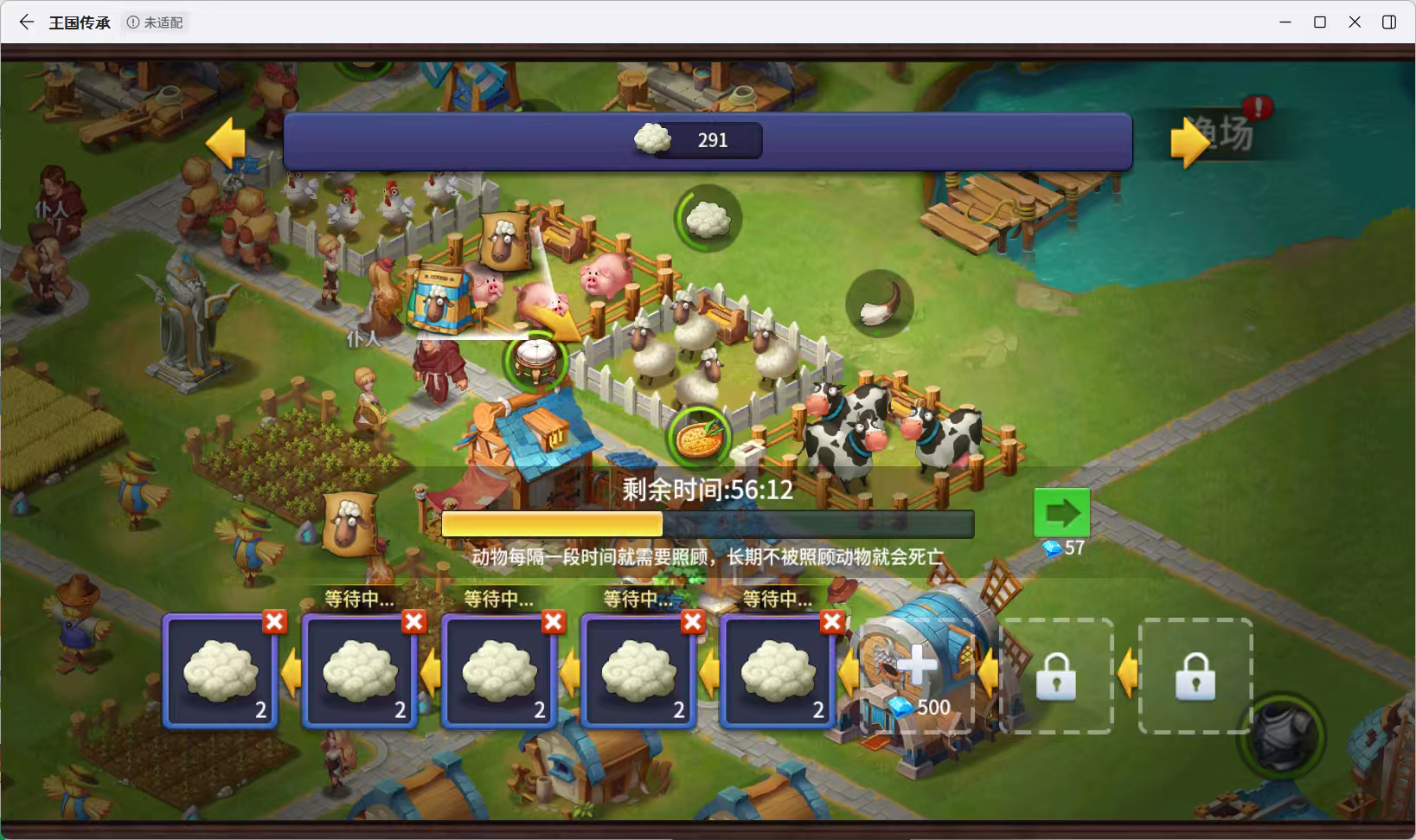The image size is (1416, 840).
Task: Click the split-screen icon in the window controls
Action: 1390,22
